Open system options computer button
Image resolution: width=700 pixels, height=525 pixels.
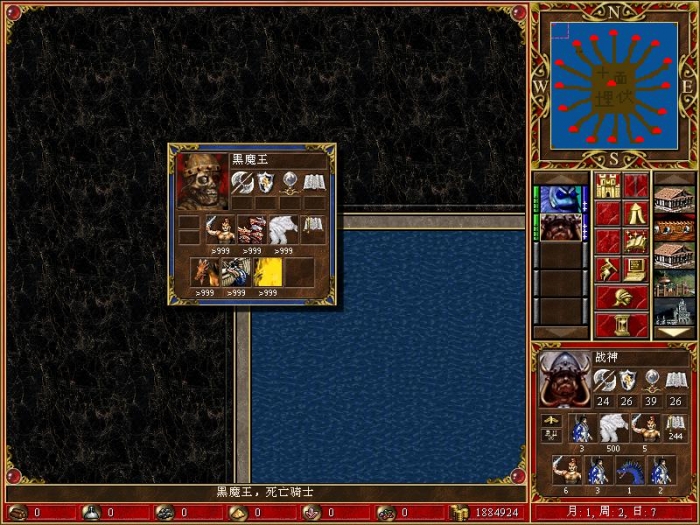click(x=636, y=269)
